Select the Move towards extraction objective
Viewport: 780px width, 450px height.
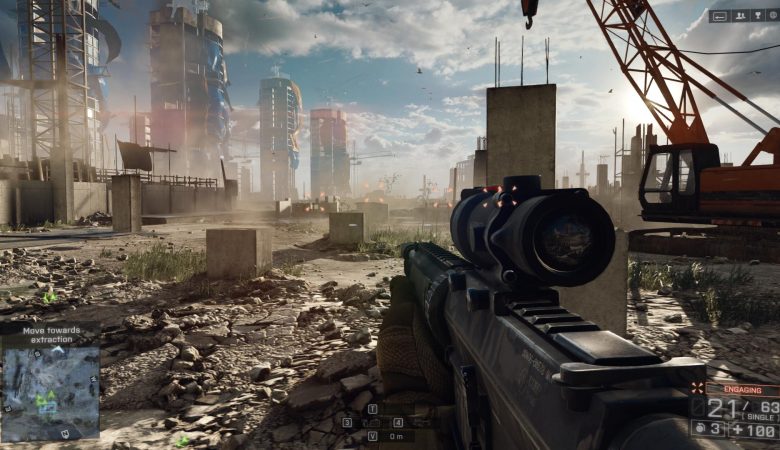point(48,335)
